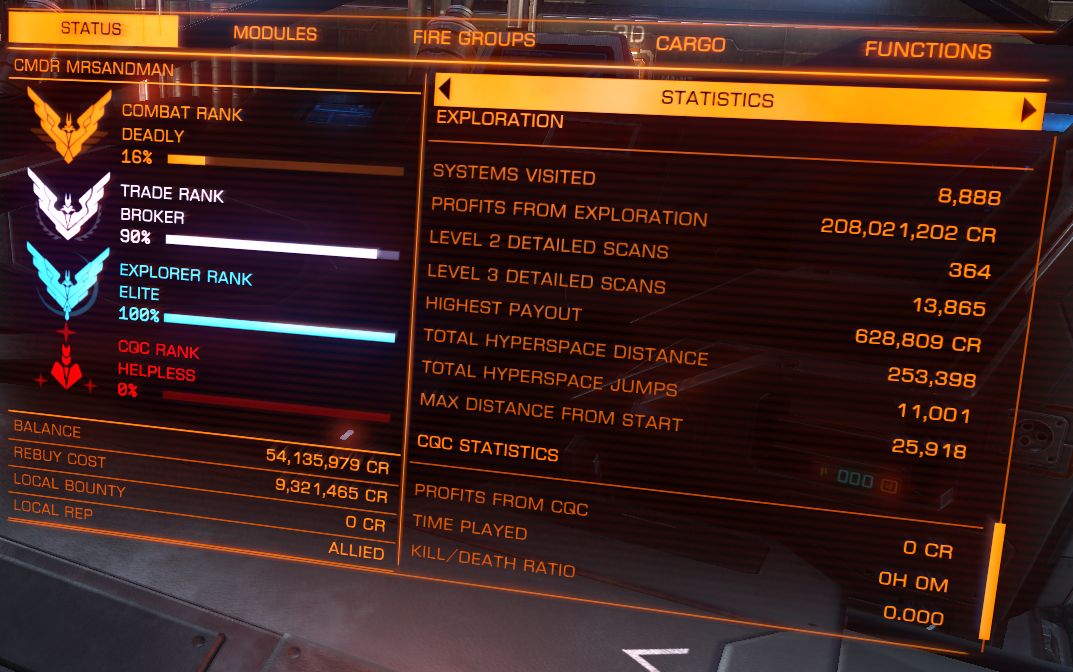Switch to the Status tab

91,29
